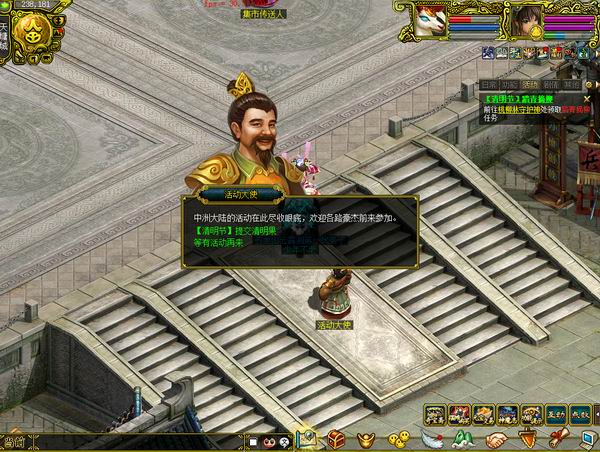Image resolution: width=600 pixels, height=452 pixels.
Task: Switch to the 日常 quest tab
Action: click(489, 85)
